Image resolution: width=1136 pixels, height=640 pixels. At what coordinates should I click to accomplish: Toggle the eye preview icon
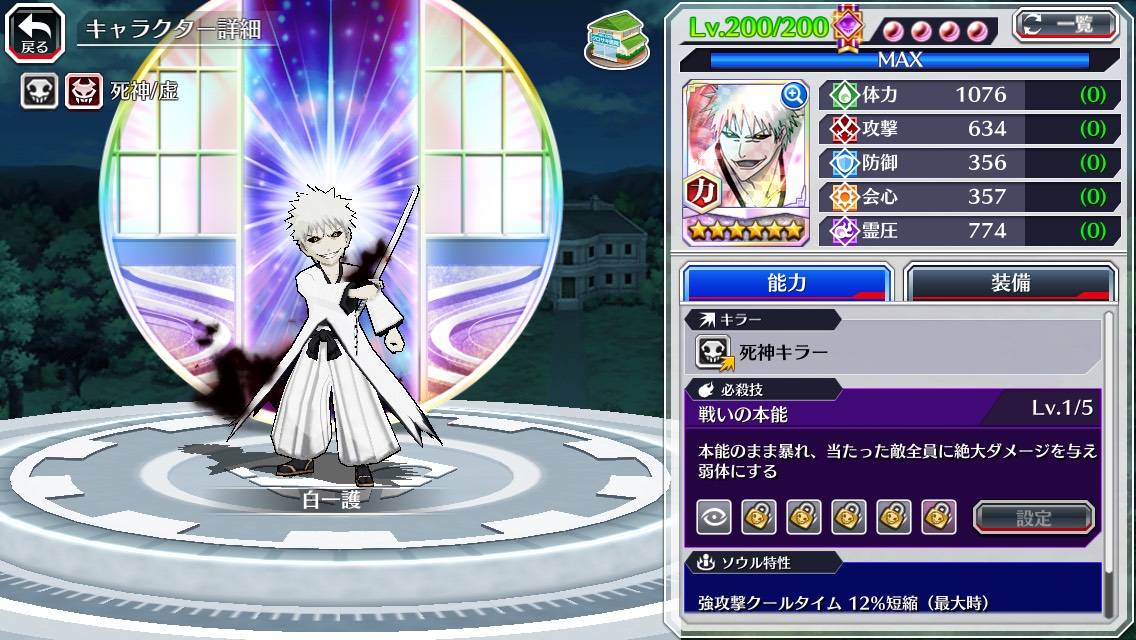714,517
